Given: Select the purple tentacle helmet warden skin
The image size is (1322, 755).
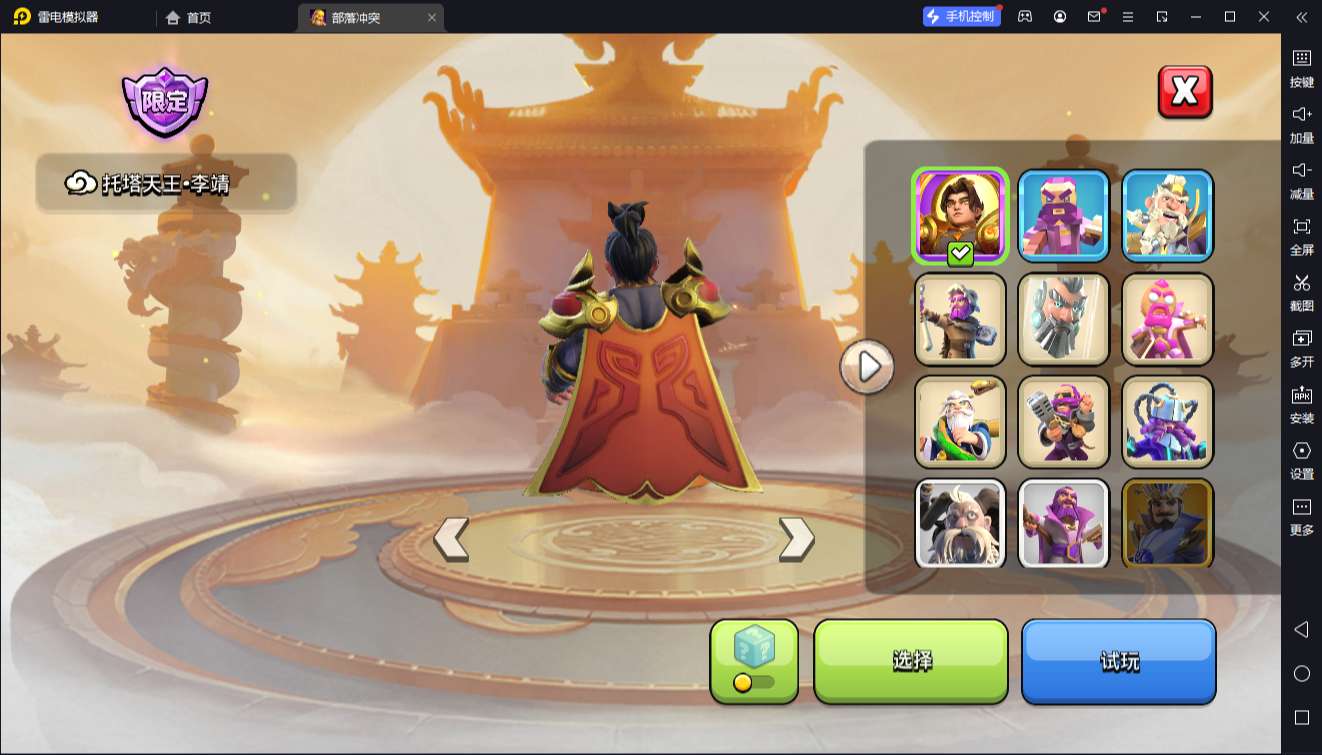Looking at the screenshot, I should click(1167, 422).
